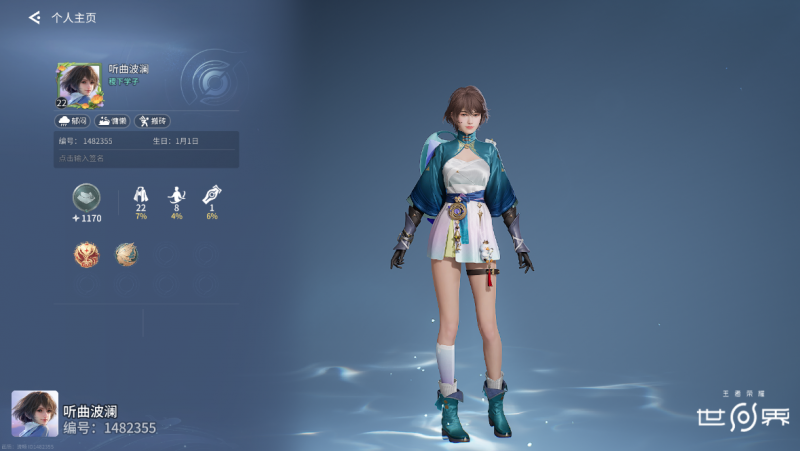The width and height of the screenshot is (800, 451).
Task: Open the round emblem showing 1170 points
Action: (x=86, y=198)
